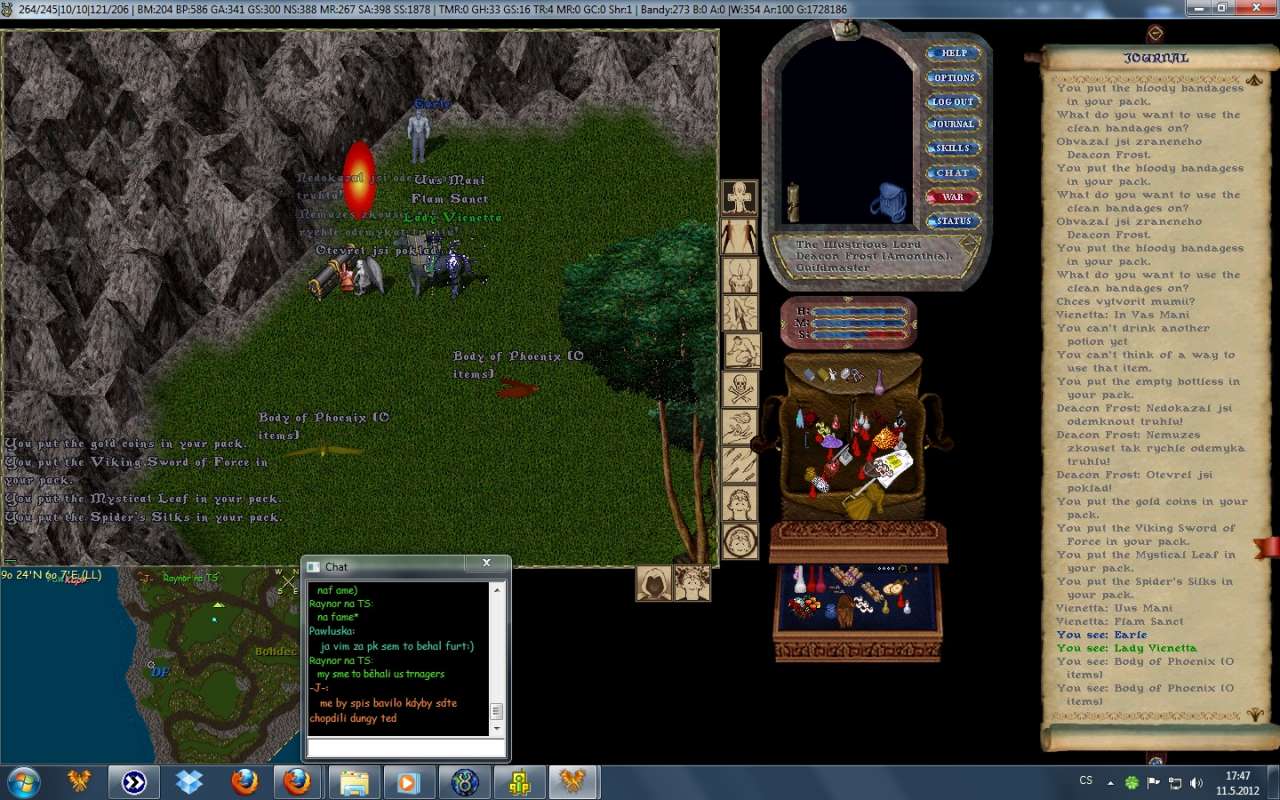
Task: Open the Options menu
Action: [953, 77]
